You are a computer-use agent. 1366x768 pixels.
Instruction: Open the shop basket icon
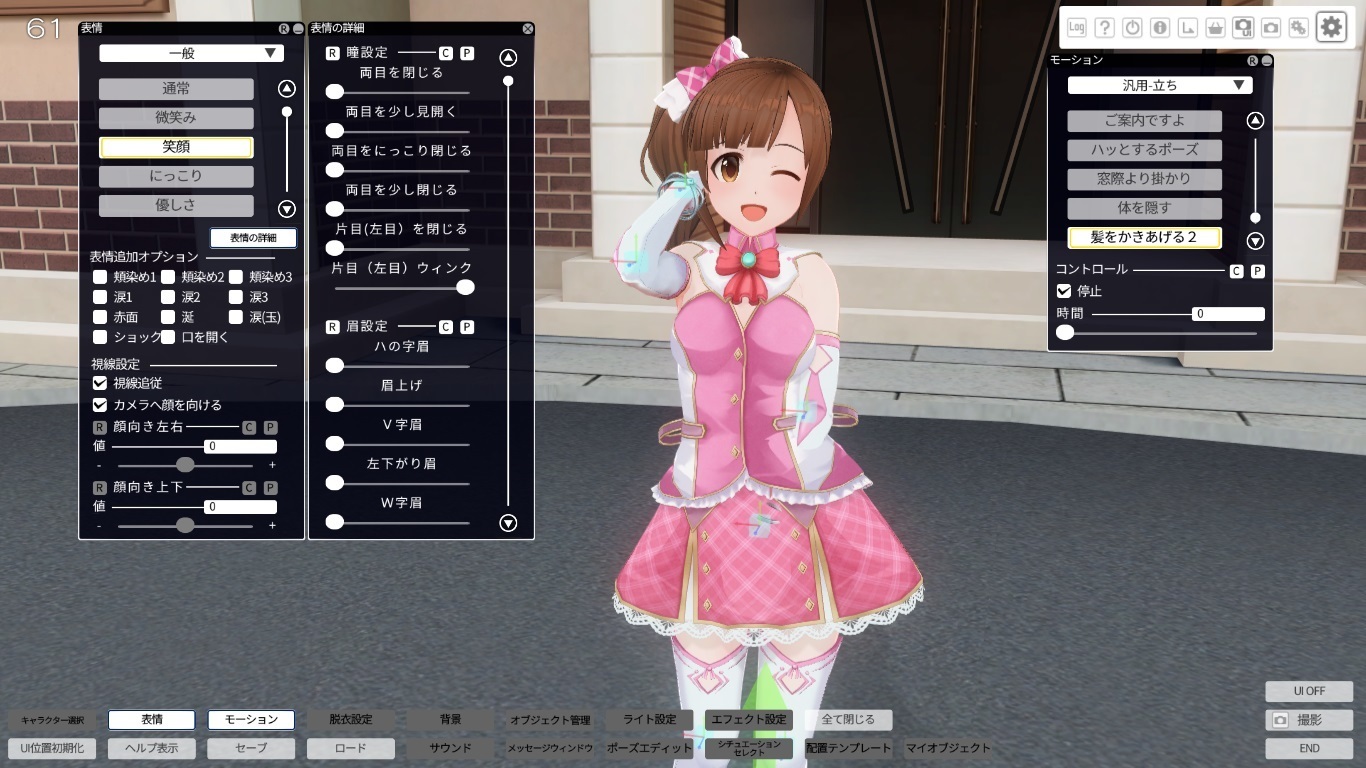click(x=1214, y=27)
